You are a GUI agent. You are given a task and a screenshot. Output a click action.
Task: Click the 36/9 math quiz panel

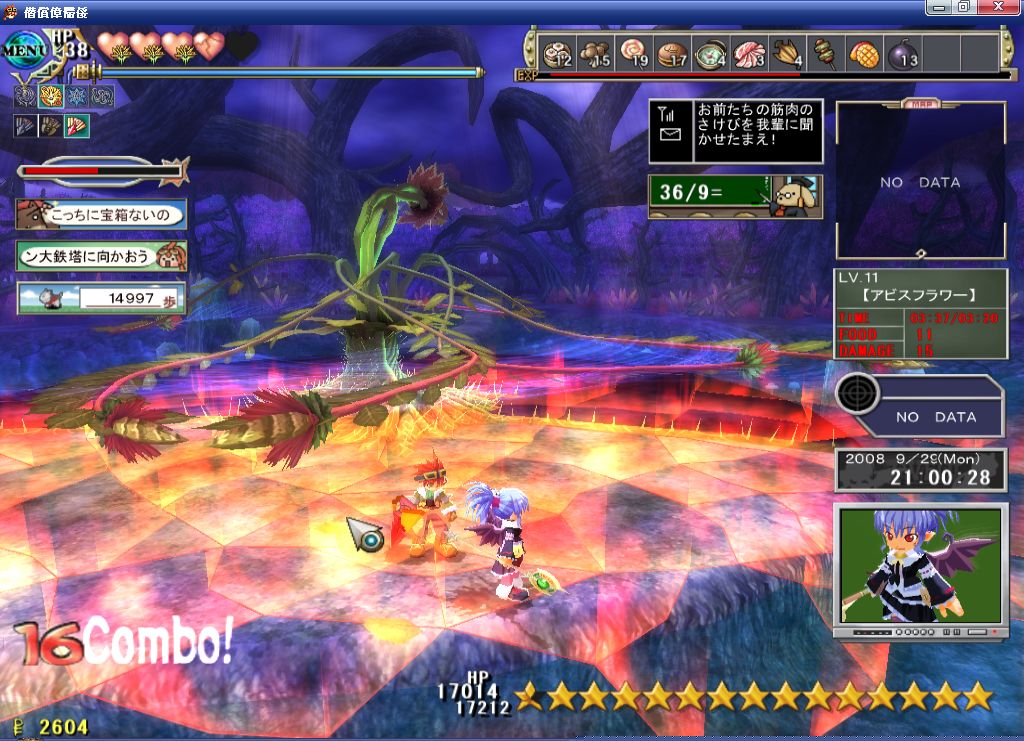735,196
